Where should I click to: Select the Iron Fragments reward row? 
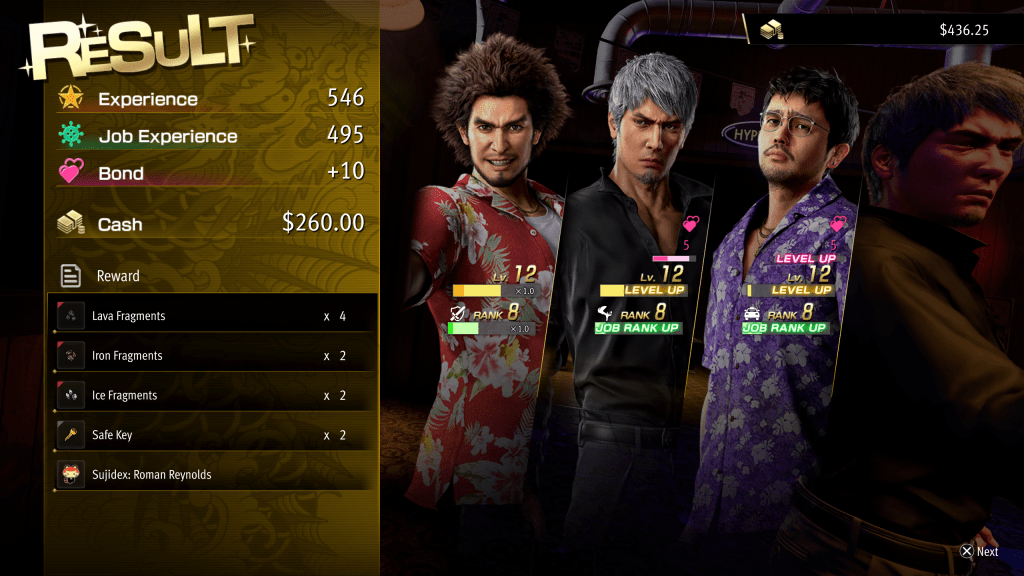[212, 356]
